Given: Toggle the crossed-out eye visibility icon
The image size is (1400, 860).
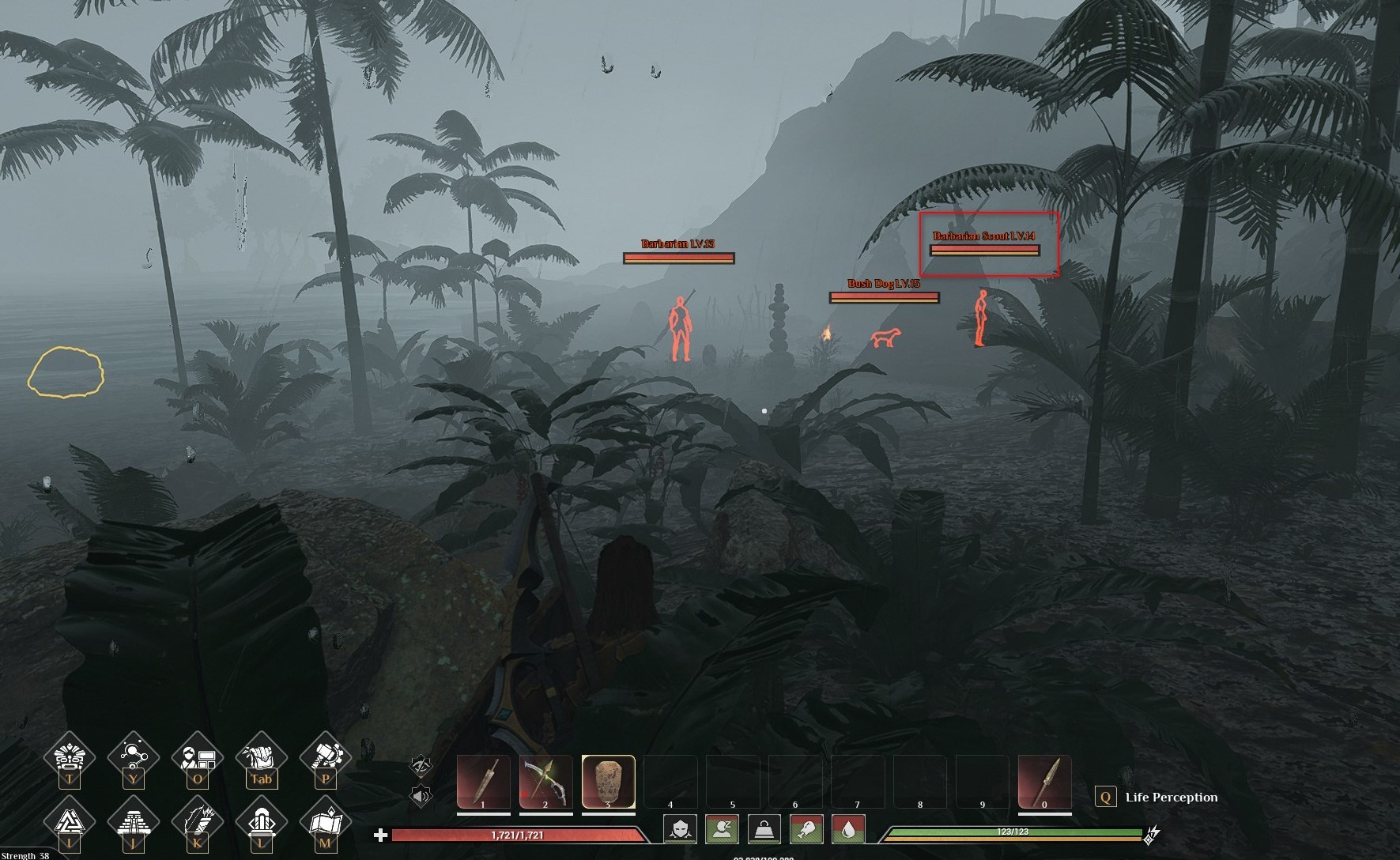Looking at the screenshot, I should point(421,765).
